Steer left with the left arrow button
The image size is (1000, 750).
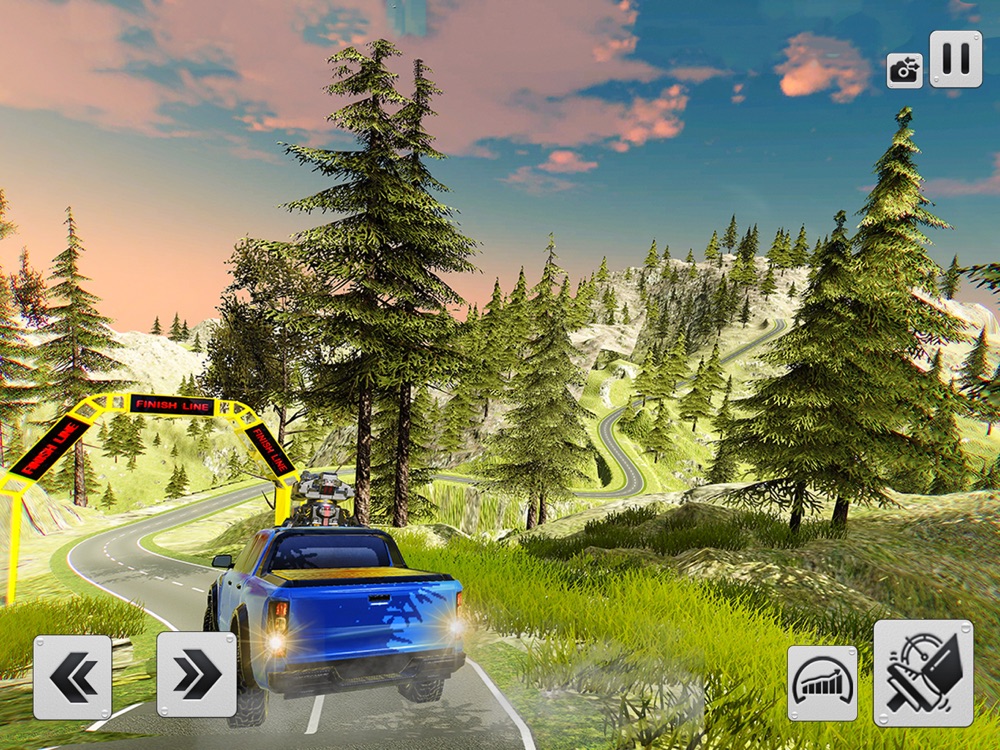pyautogui.click(x=72, y=677)
